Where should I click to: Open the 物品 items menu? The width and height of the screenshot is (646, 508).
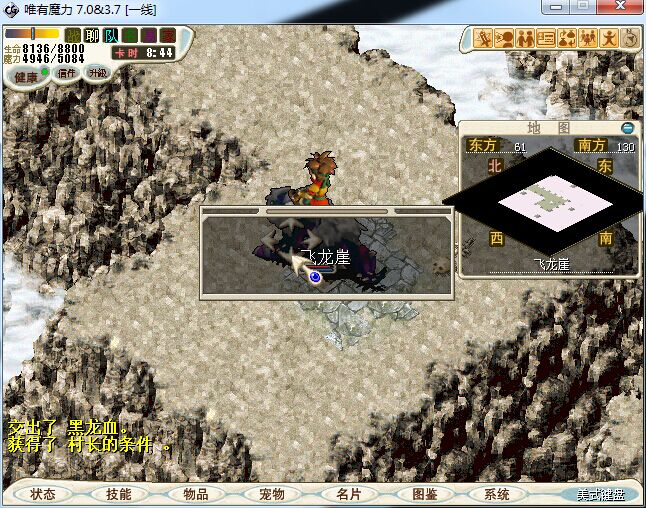click(x=196, y=494)
